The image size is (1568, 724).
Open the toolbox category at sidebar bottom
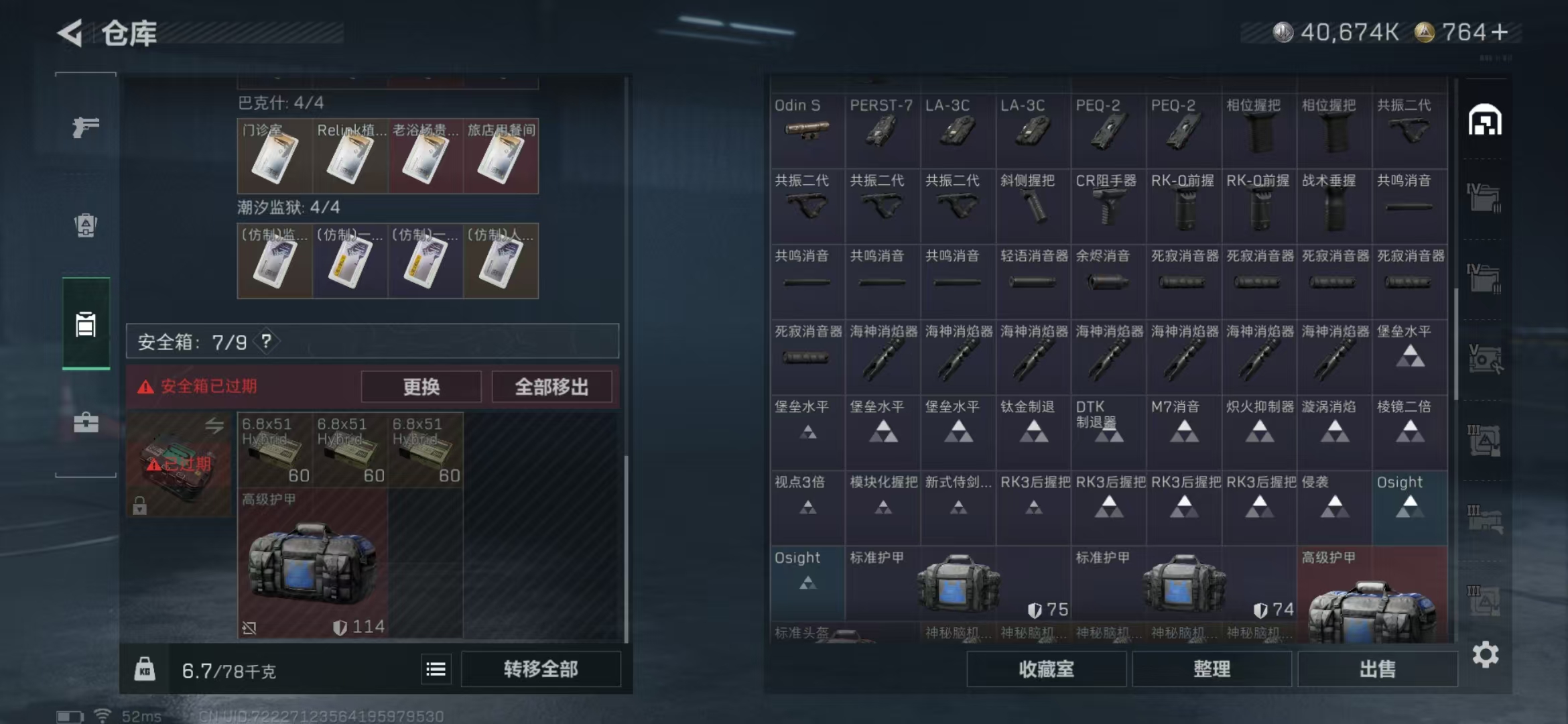click(85, 422)
